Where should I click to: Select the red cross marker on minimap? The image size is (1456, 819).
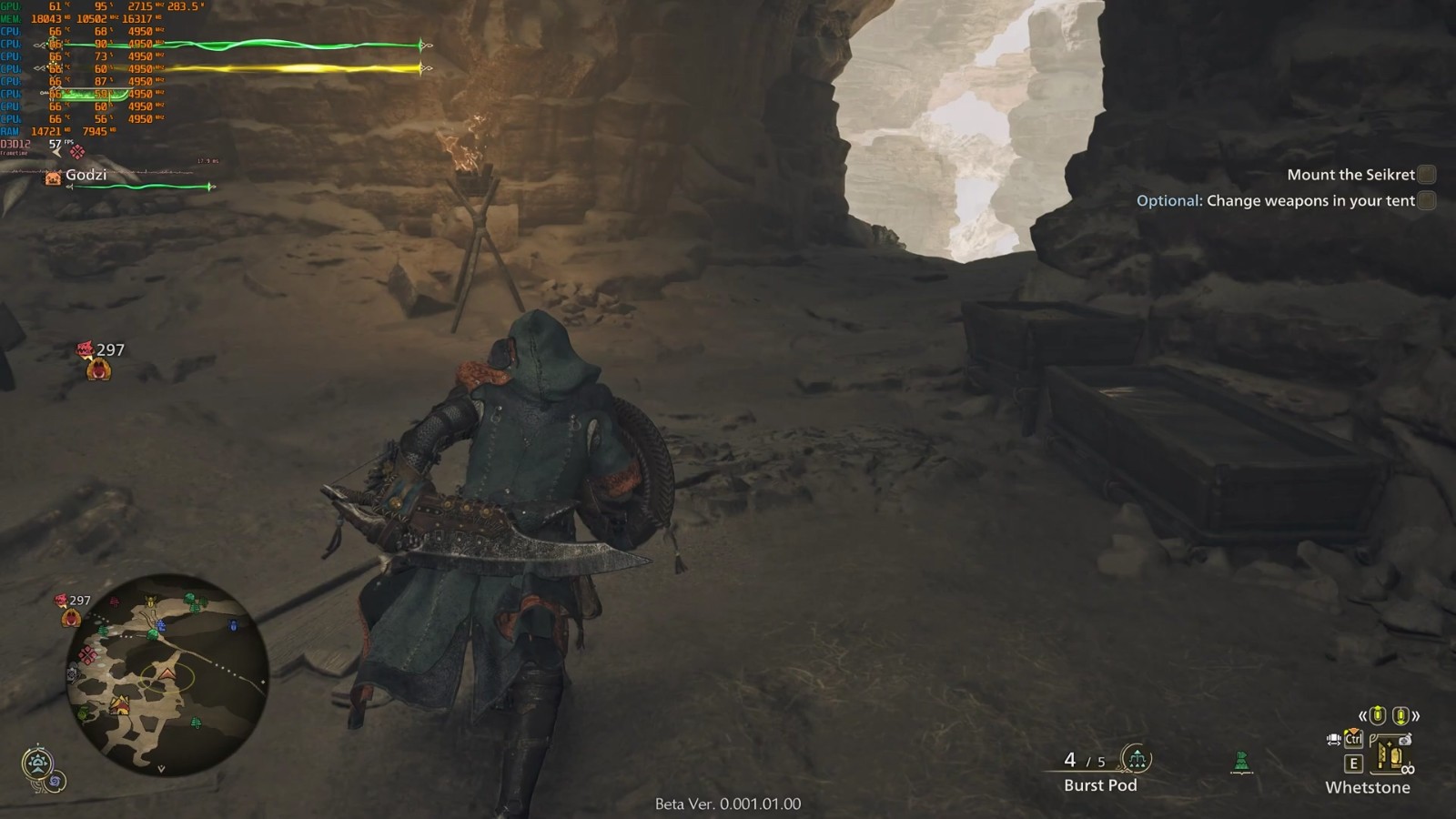click(x=88, y=655)
